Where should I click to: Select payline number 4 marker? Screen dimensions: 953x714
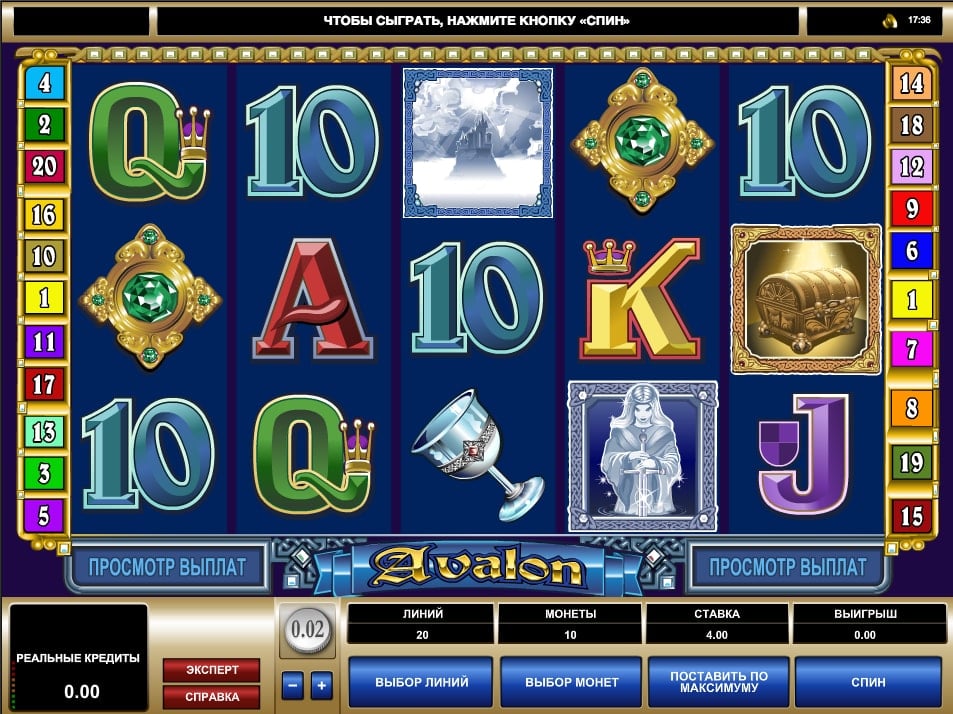click(x=44, y=83)
